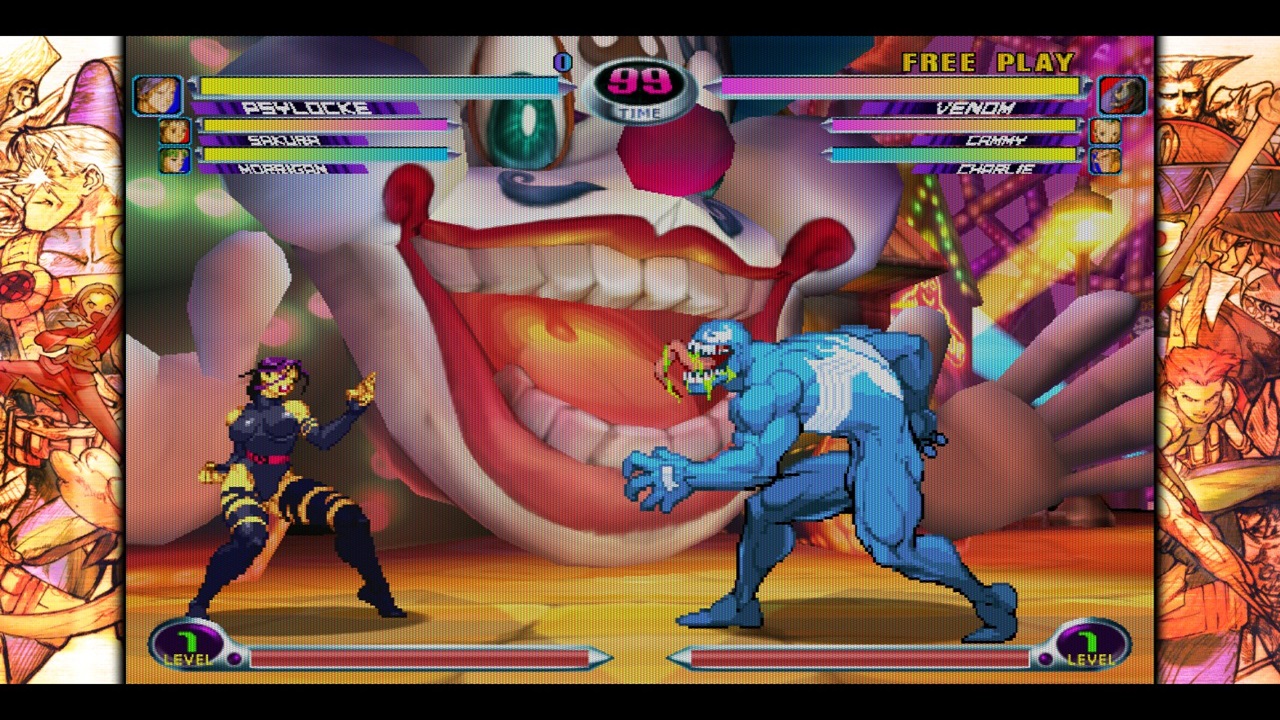The image size is (1280, 720).
Task: Click Venom's character portrait icon
Action: (1122, 95)
